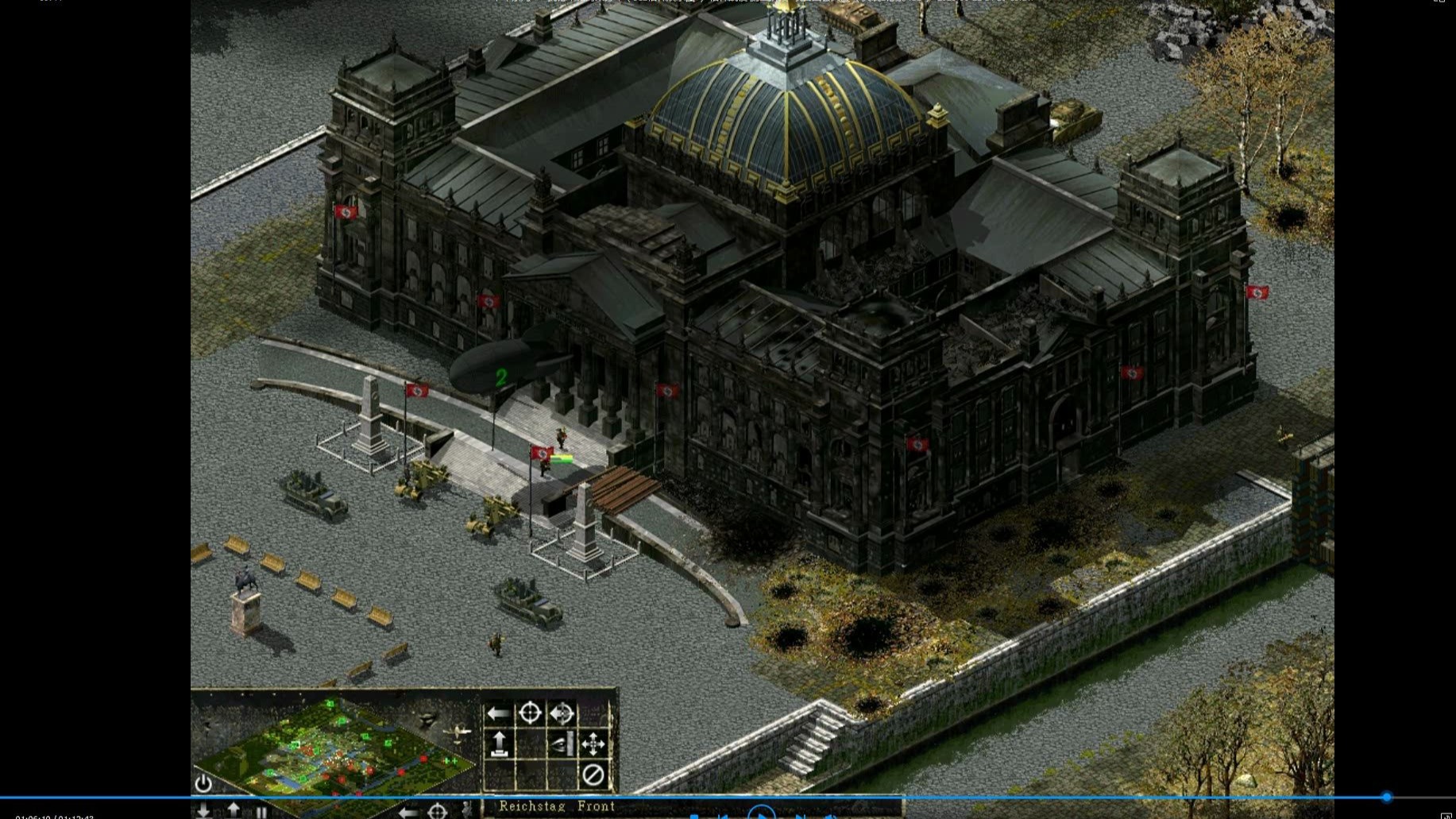Activate the crosshair attack command
1456x819 pixels.
[x=530, y=713]
